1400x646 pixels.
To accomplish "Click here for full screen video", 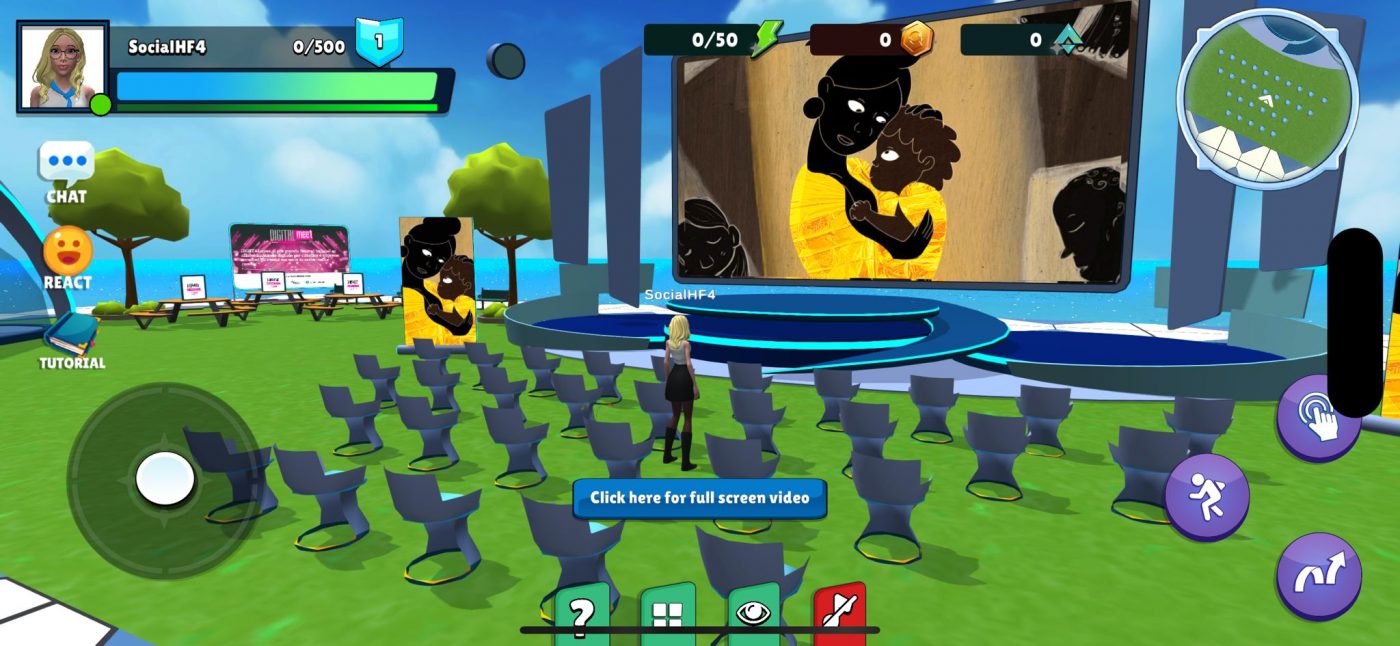I will 699,498.
